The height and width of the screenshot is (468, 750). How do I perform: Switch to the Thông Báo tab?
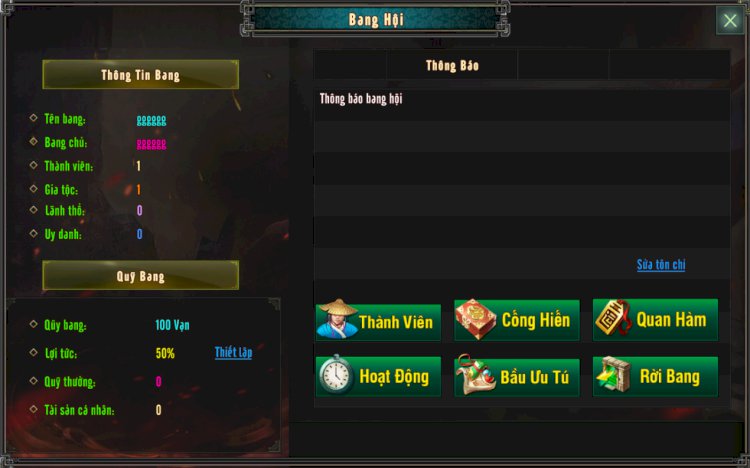click(x=452, y=66)
